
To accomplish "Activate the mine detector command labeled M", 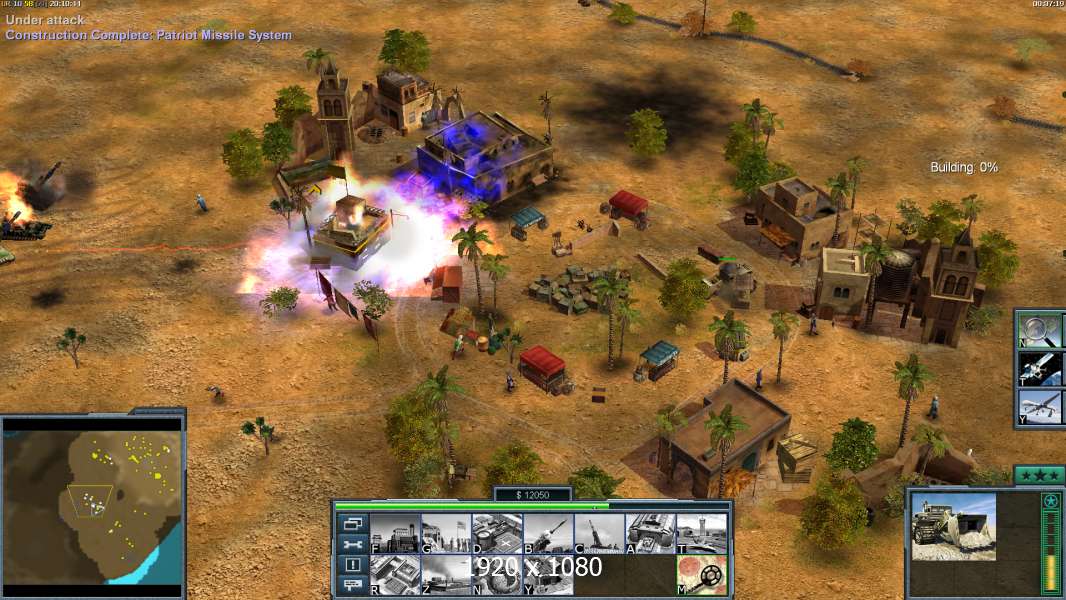I will click(x=701, y=574).
